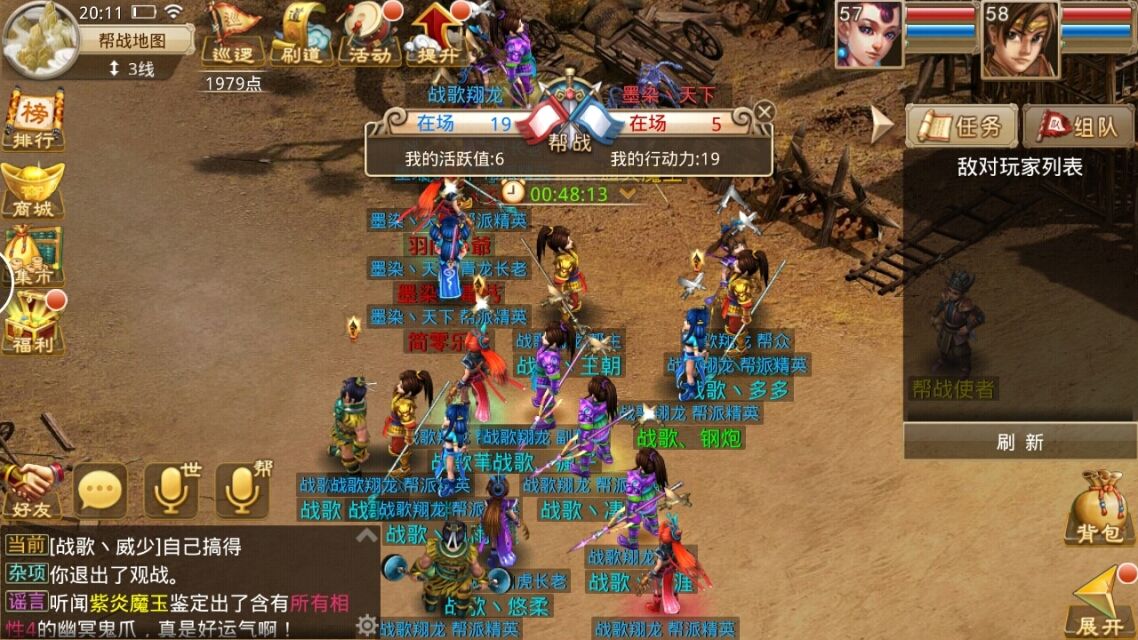Refresh the enemy list with 刷新

coord(1020,441)
